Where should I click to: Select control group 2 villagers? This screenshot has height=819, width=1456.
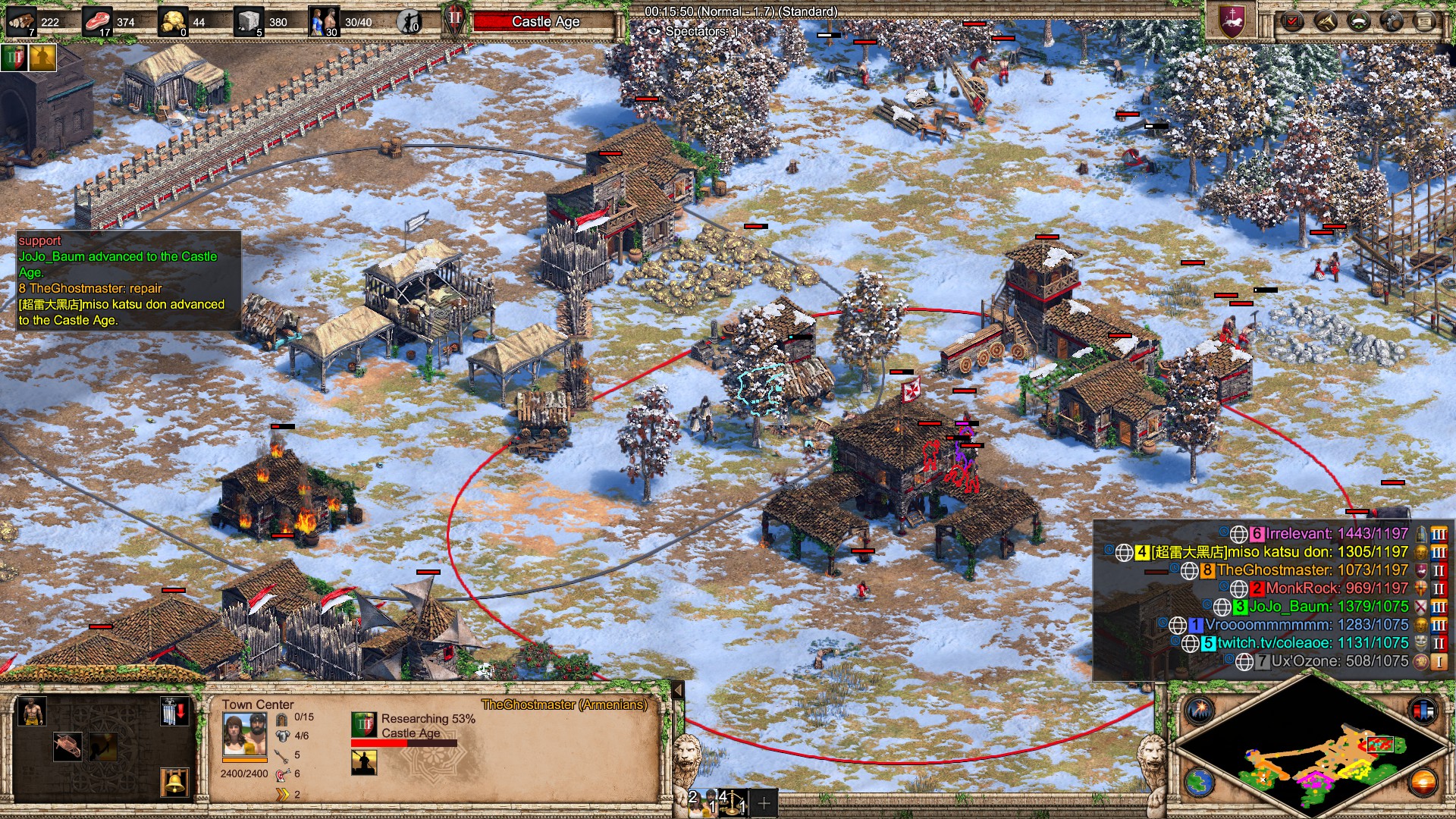(x=701, y=801)
